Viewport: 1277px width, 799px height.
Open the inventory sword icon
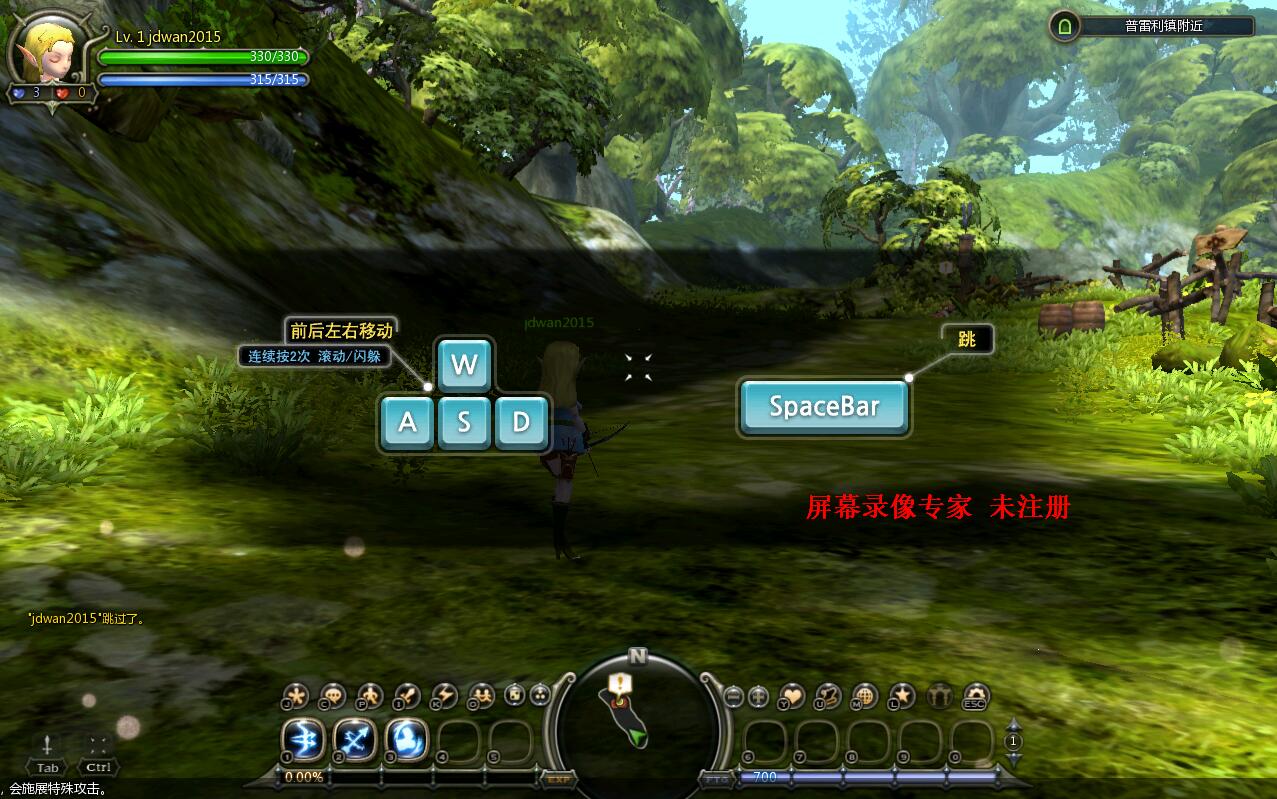407,695
